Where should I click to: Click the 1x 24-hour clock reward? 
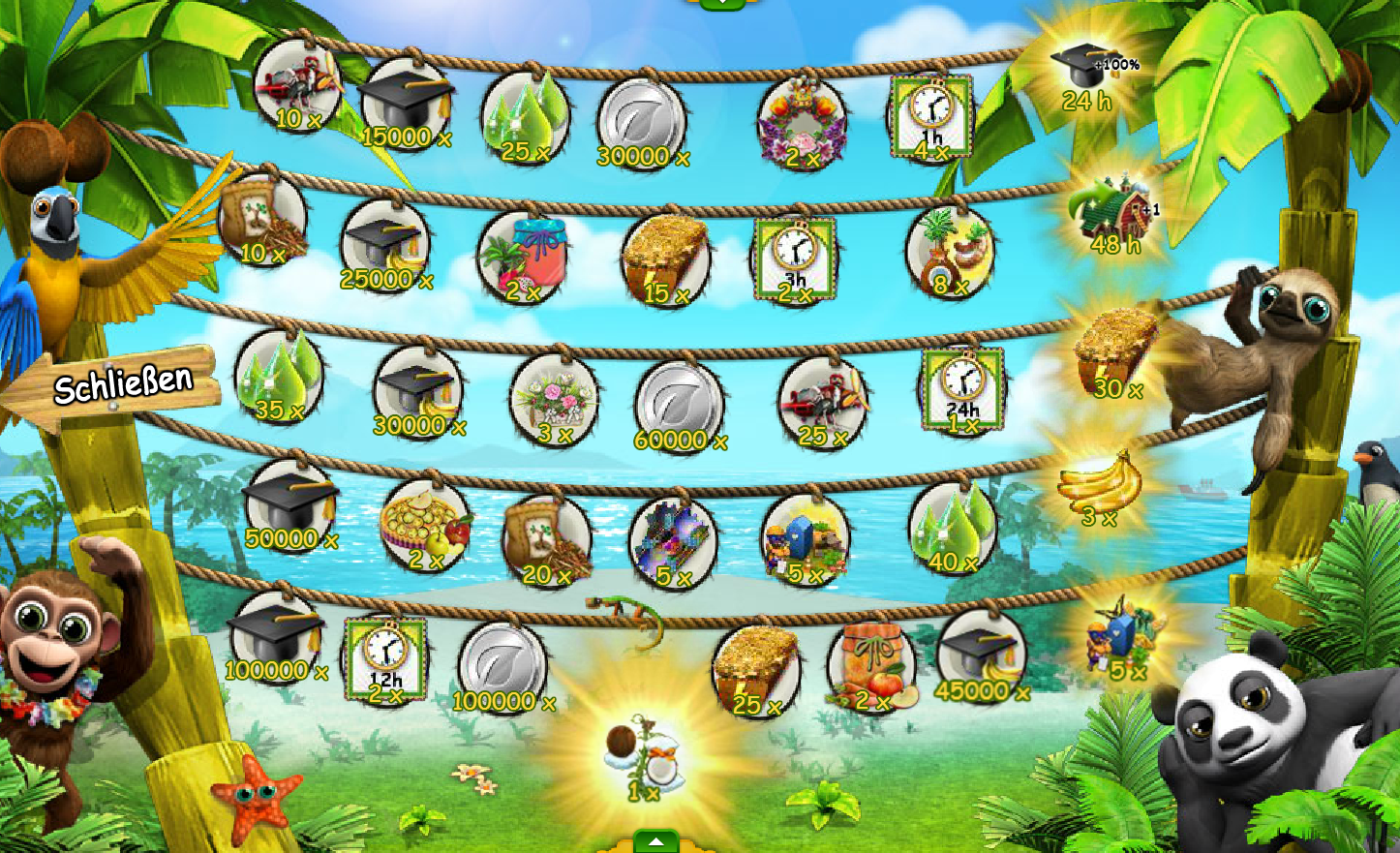(x=962, y=390)
